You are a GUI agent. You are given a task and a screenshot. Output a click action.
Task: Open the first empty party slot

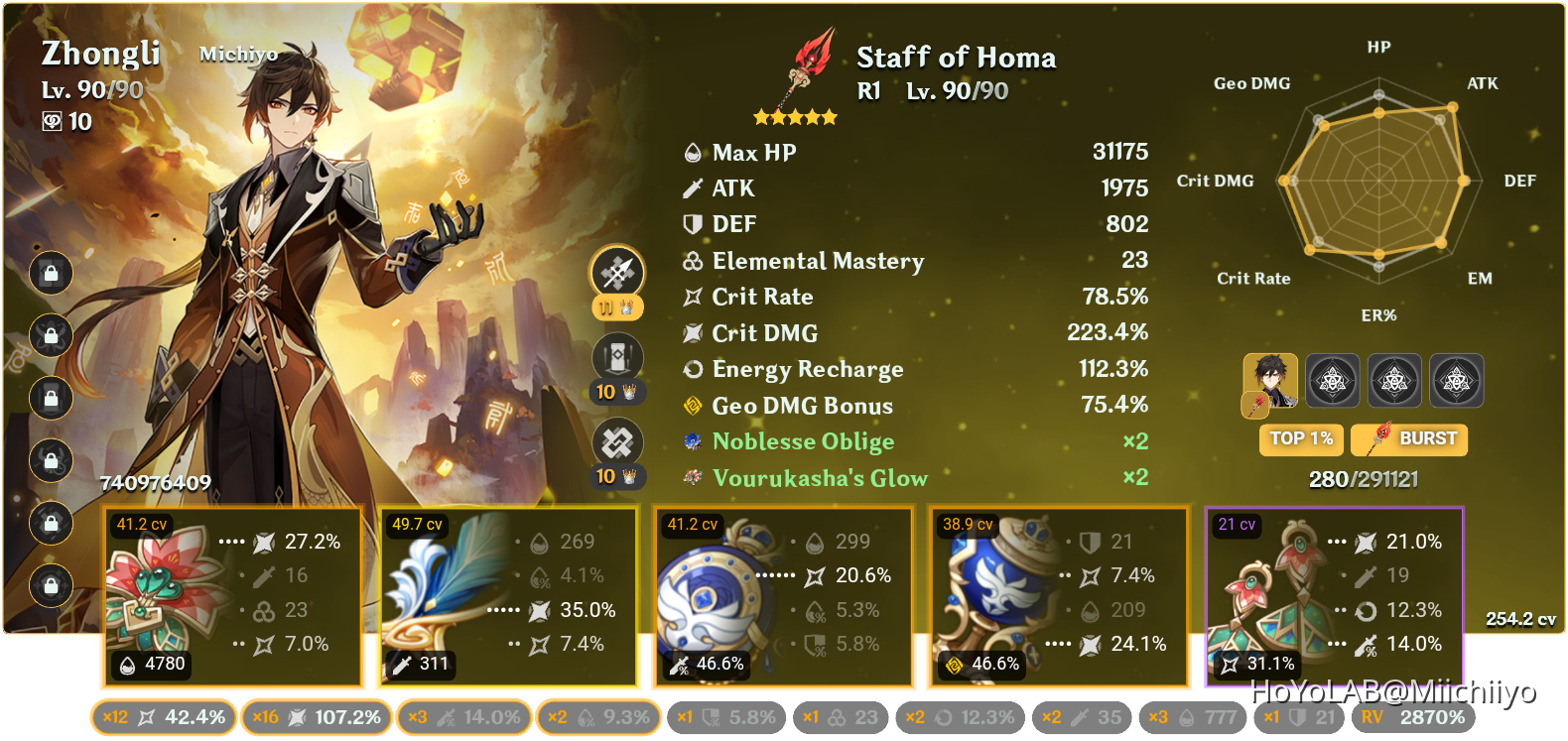point(1333,380)
